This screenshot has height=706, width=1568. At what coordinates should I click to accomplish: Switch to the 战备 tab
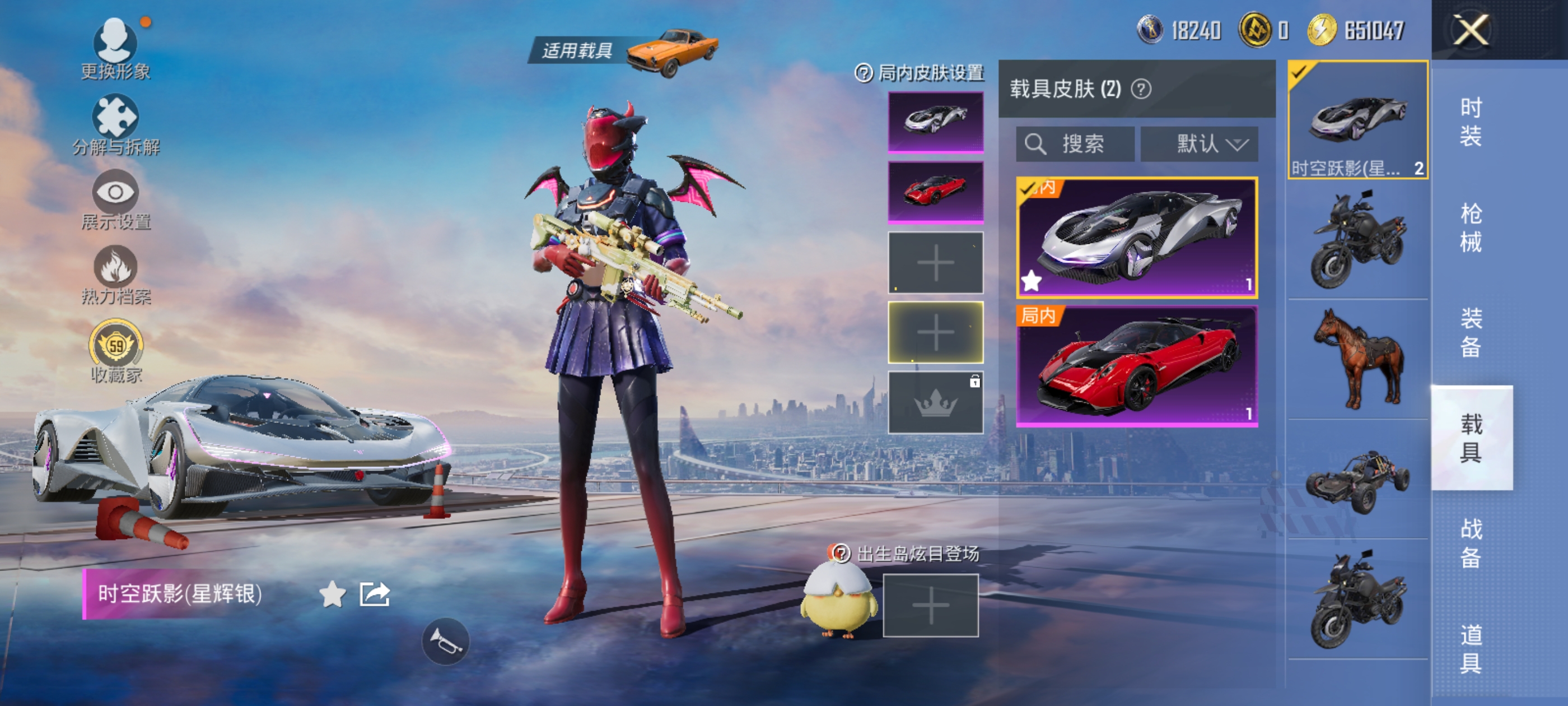(x=1471, y=543)
